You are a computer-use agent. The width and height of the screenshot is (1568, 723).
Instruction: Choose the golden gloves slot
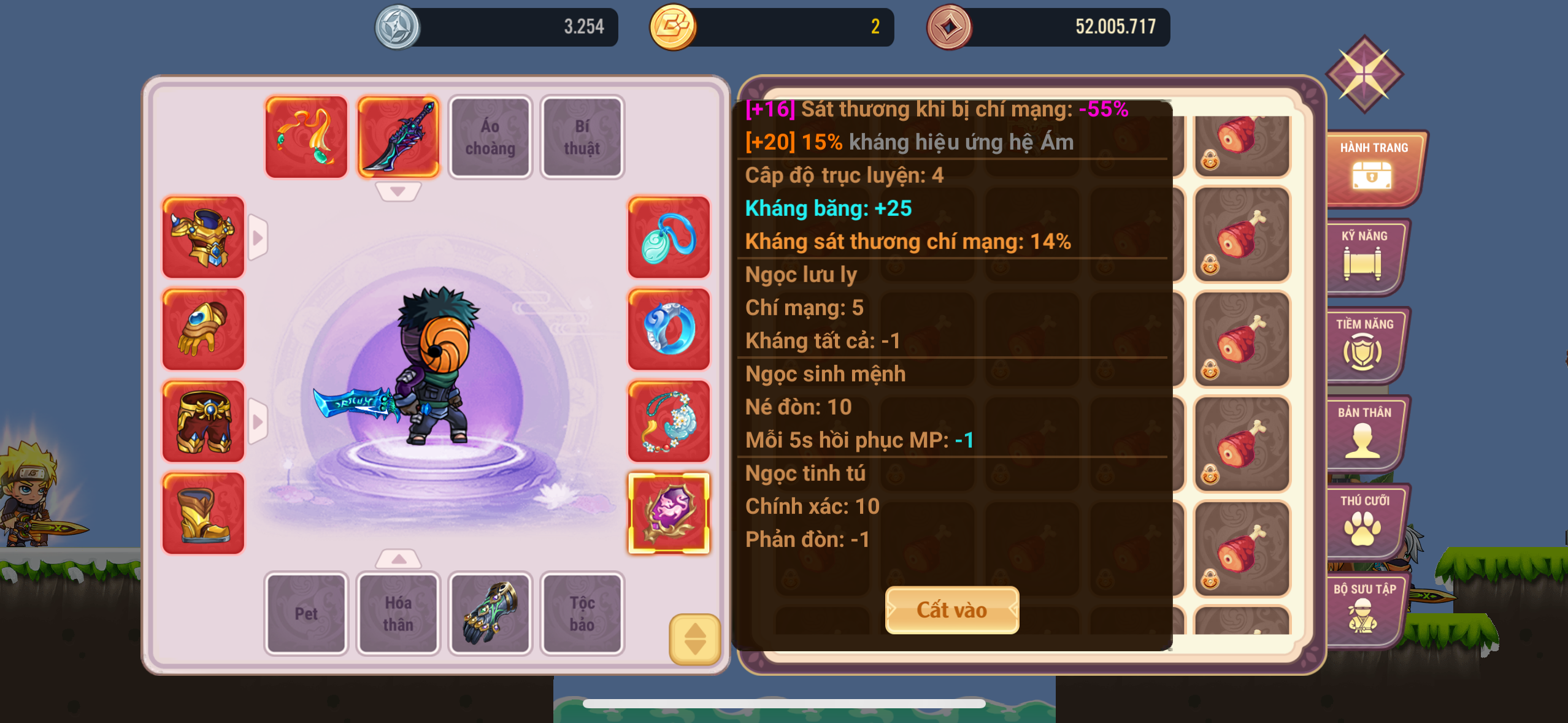click(x=203, y=329)
